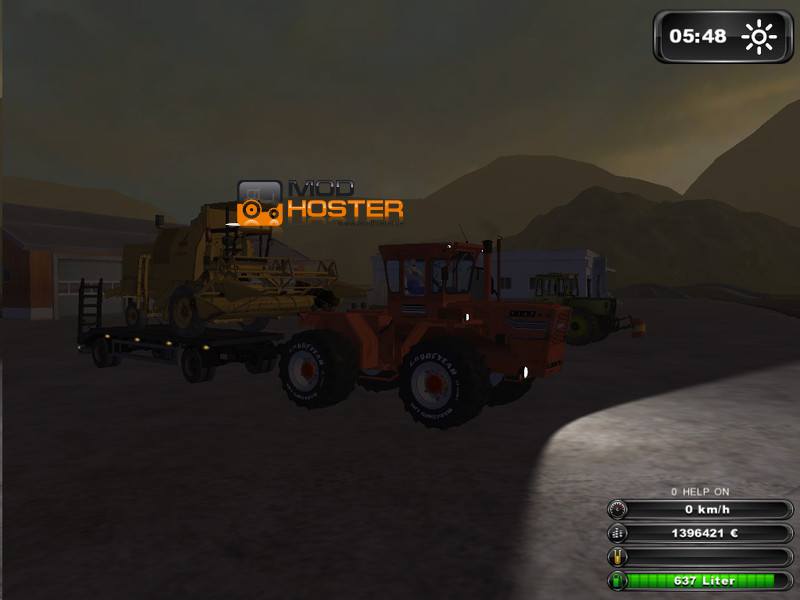This screenshot has height=600, width=800.
Task: Click the money coins icon
Action: [x=618, y=533]
